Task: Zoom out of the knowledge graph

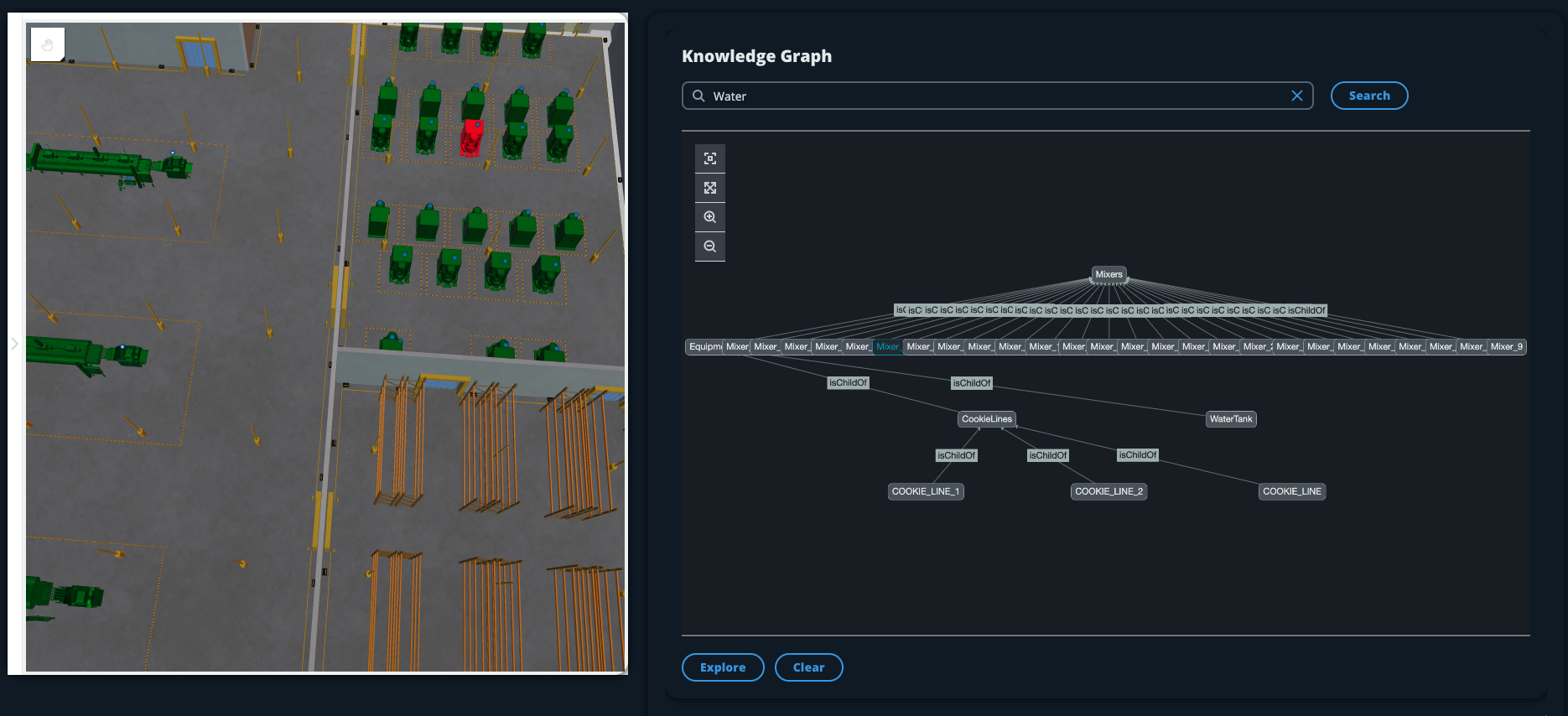Action: pos(710,246)
